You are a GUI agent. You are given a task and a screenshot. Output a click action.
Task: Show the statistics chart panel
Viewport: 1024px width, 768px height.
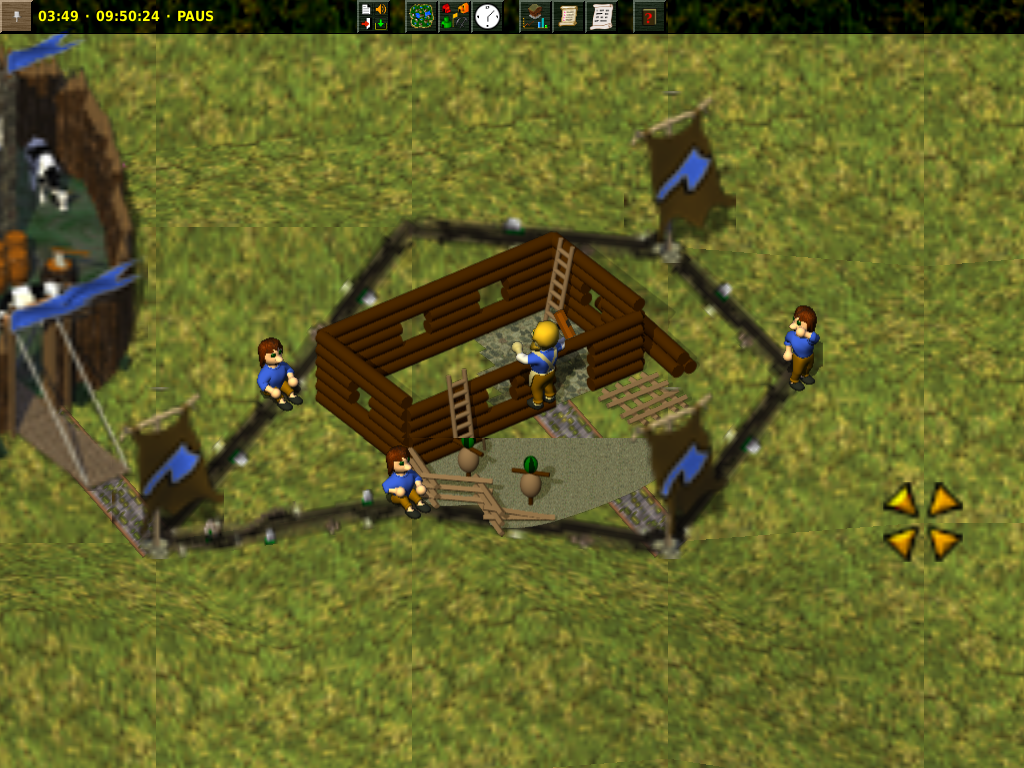(x=536, y=16)
